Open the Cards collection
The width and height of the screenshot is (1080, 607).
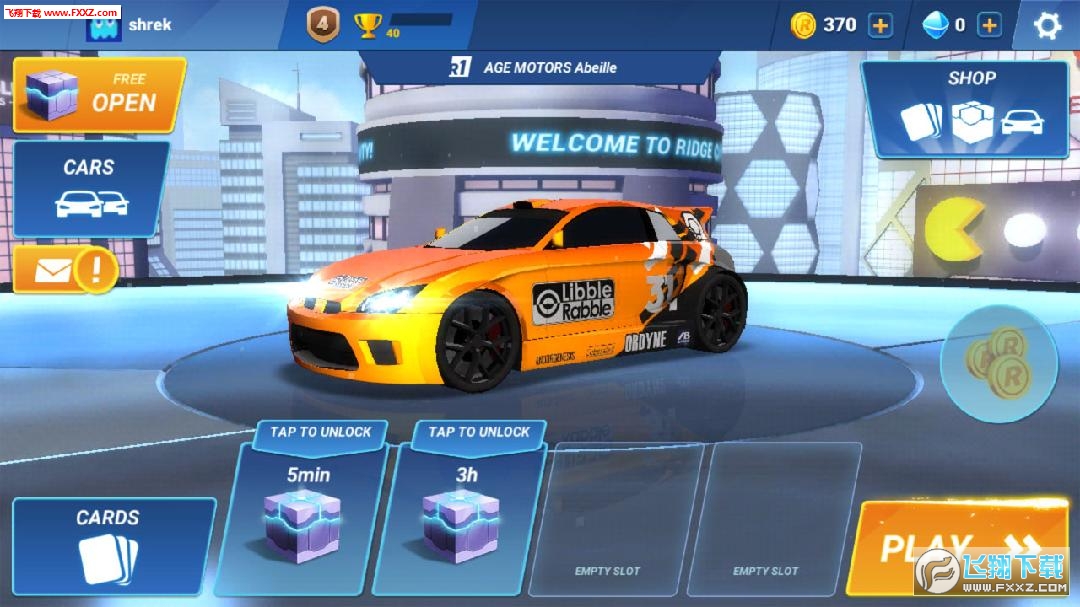110,546
